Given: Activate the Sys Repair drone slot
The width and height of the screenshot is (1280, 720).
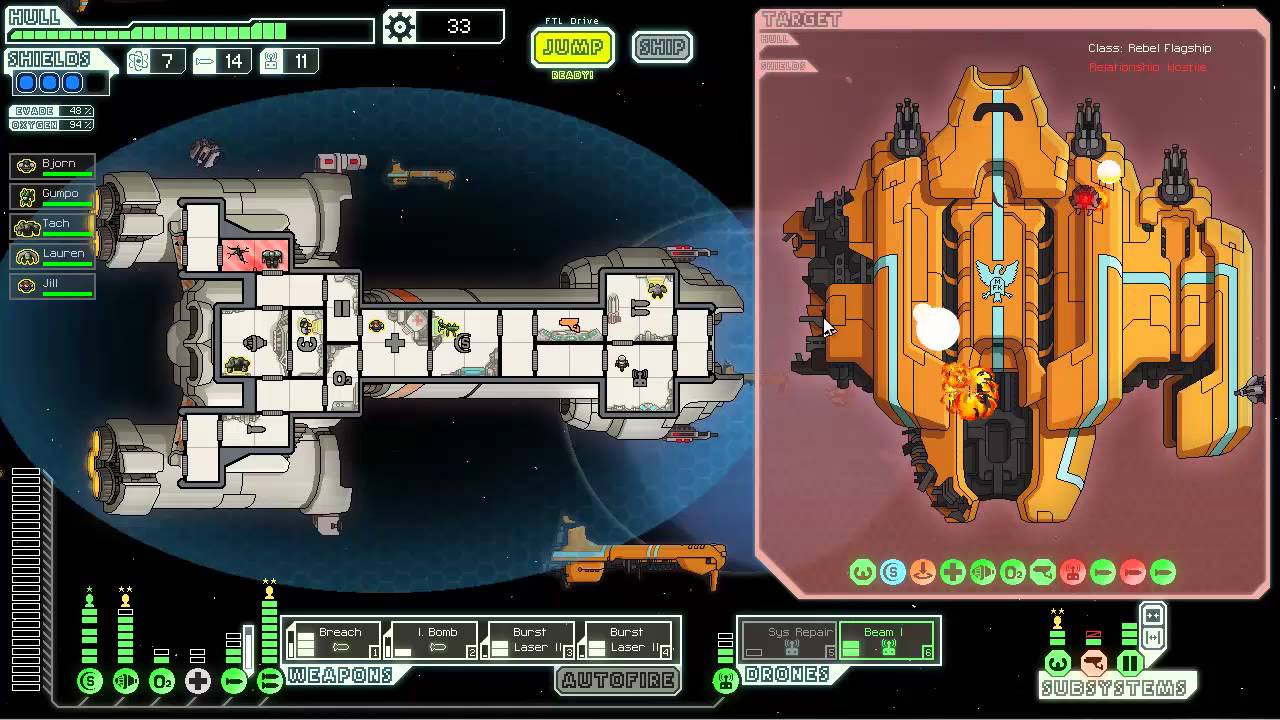Looking at the screenshot, I should tap(788, 640).
